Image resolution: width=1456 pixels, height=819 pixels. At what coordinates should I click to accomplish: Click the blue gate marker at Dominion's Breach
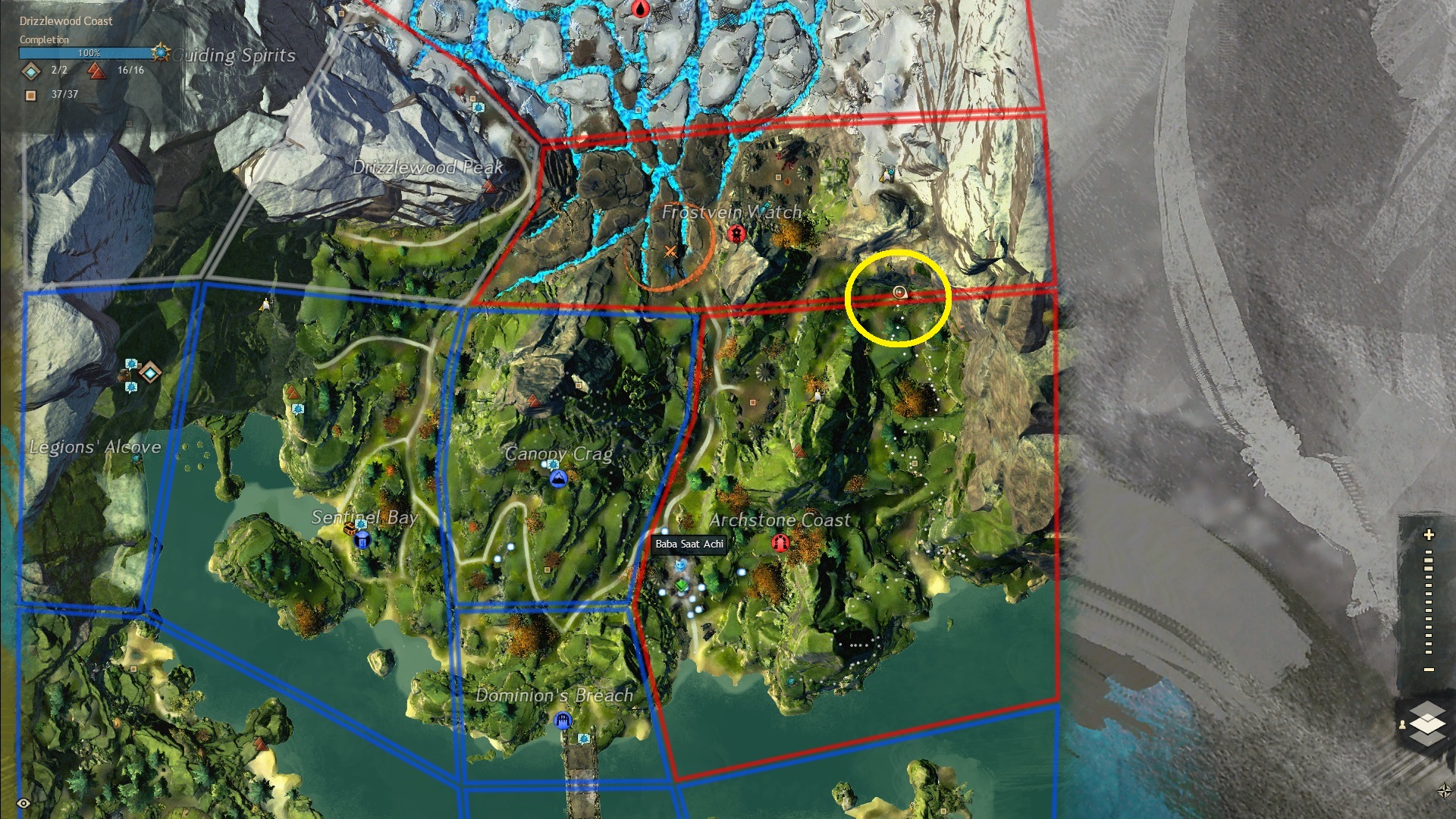click(562, 720)
